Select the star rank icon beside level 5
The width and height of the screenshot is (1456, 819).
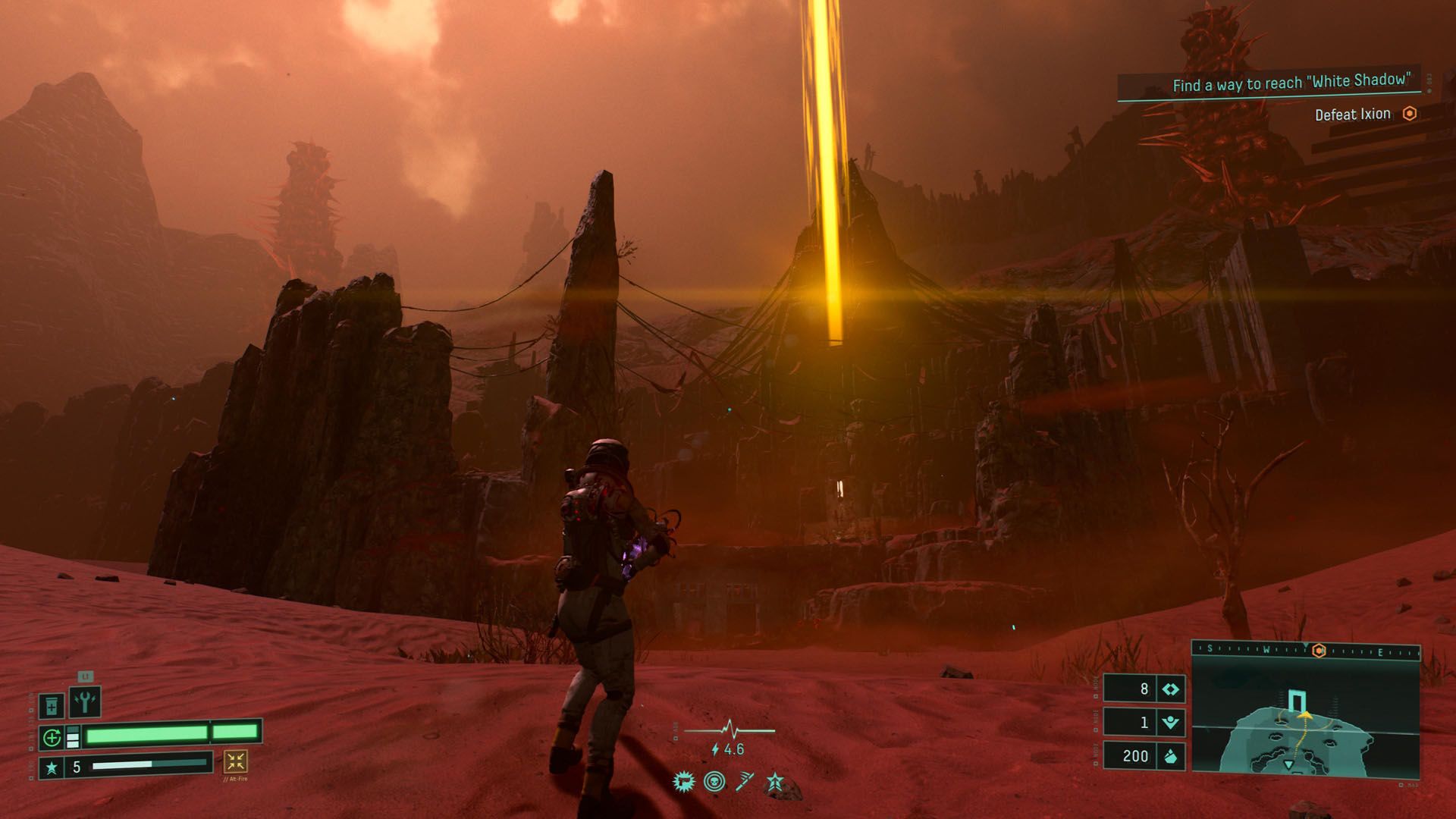pyautogui.click(x=52, y=767)
